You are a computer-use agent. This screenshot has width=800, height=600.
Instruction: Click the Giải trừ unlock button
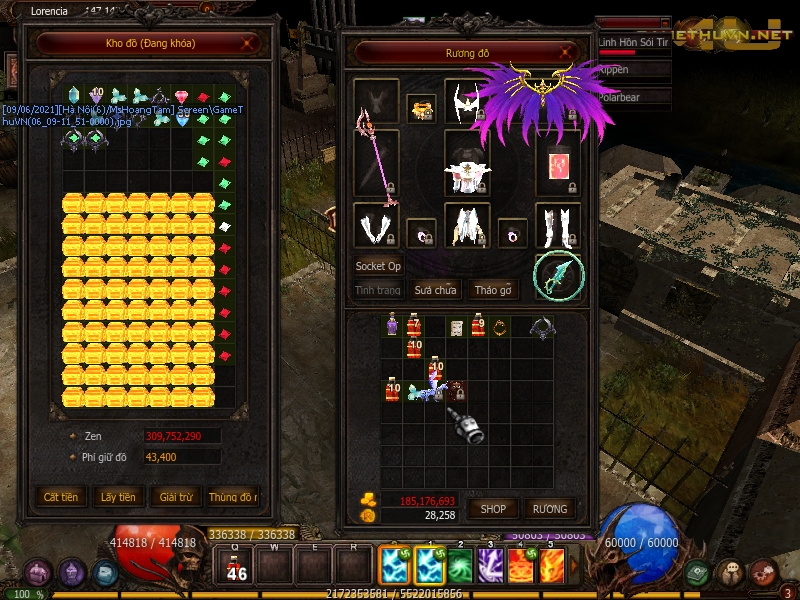(x=174, y=497)
